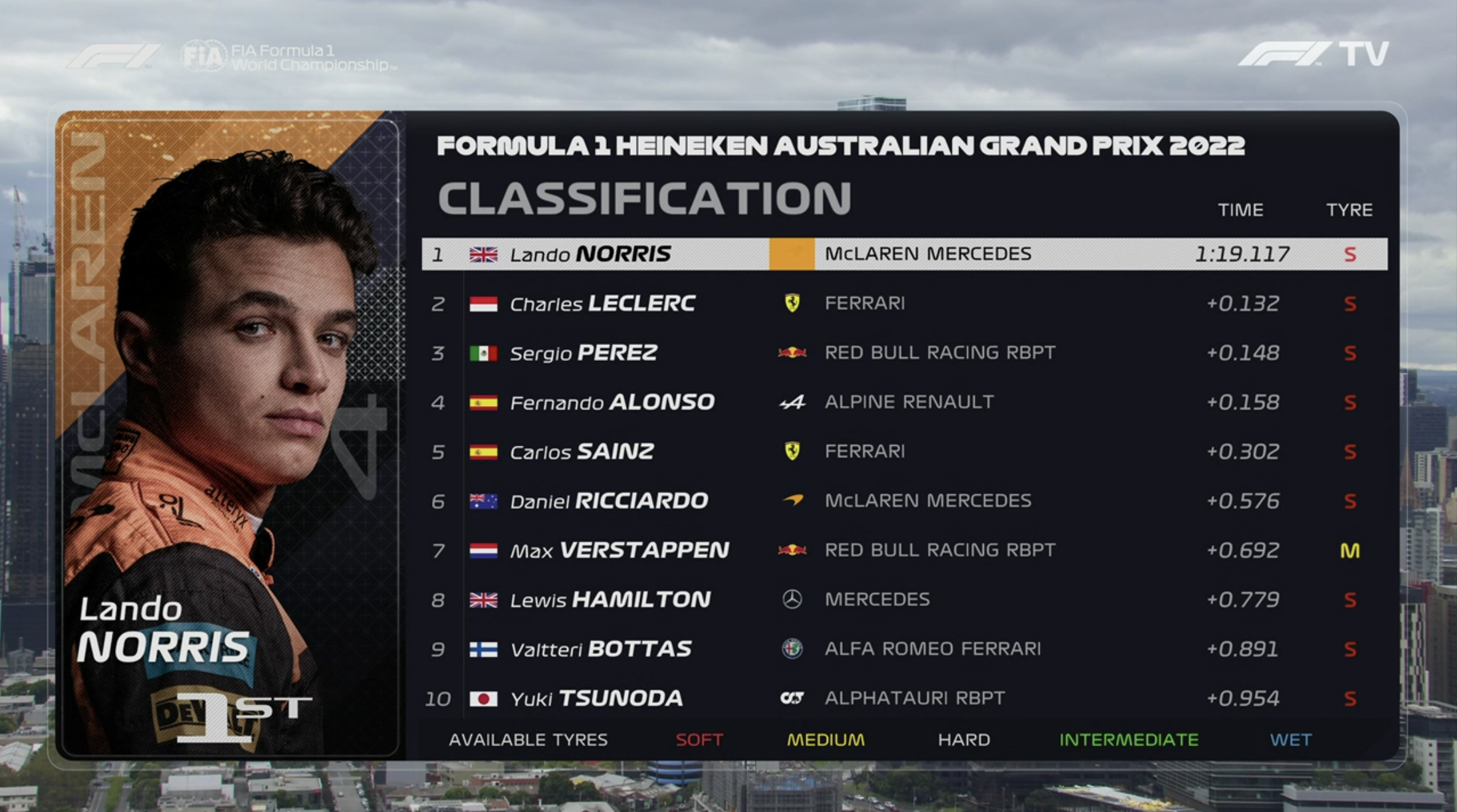Select Max Verstappen's row
The image size is (1457, 812).
pyautogui.click(x=904, y=550)
